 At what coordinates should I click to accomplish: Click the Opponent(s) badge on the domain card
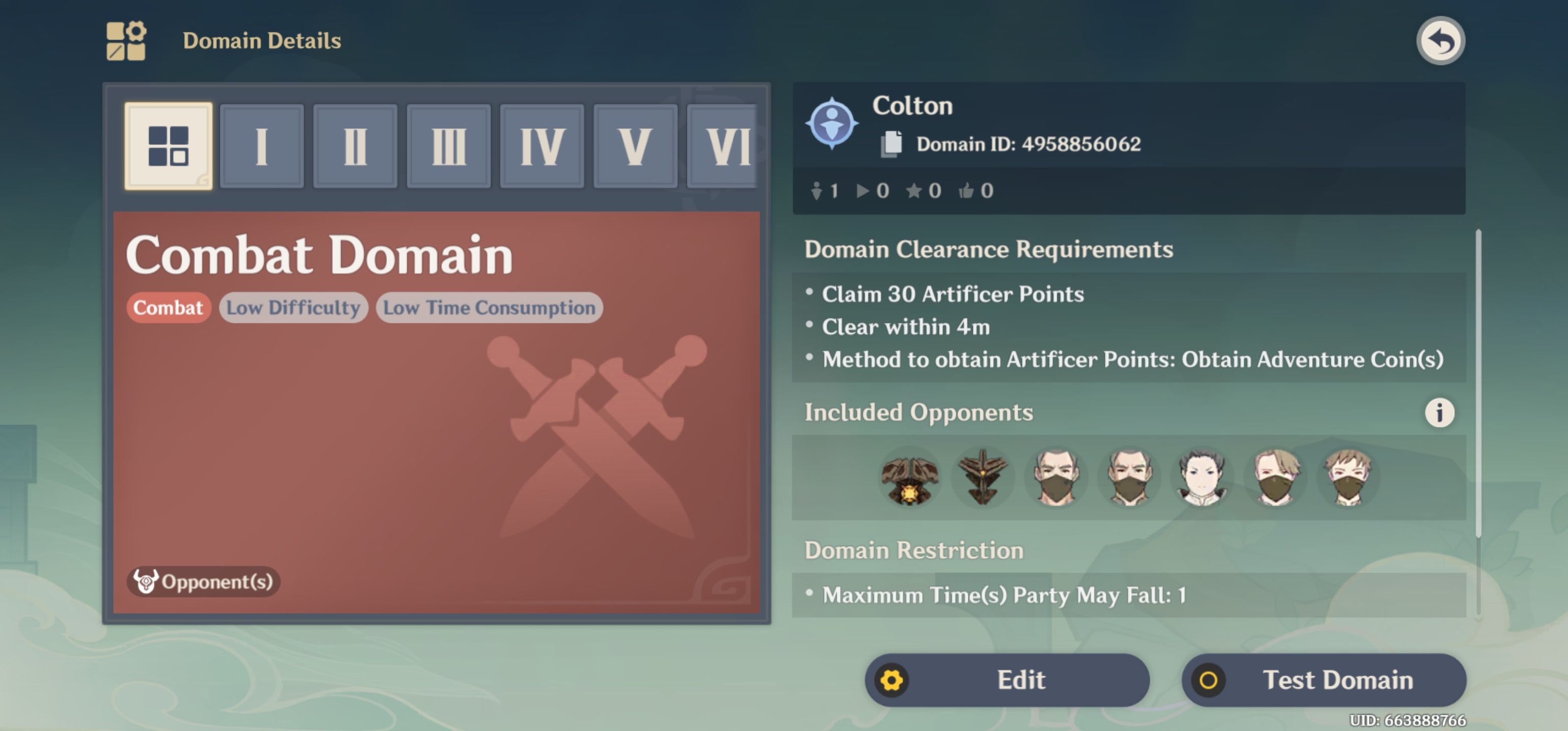(203, 582)
